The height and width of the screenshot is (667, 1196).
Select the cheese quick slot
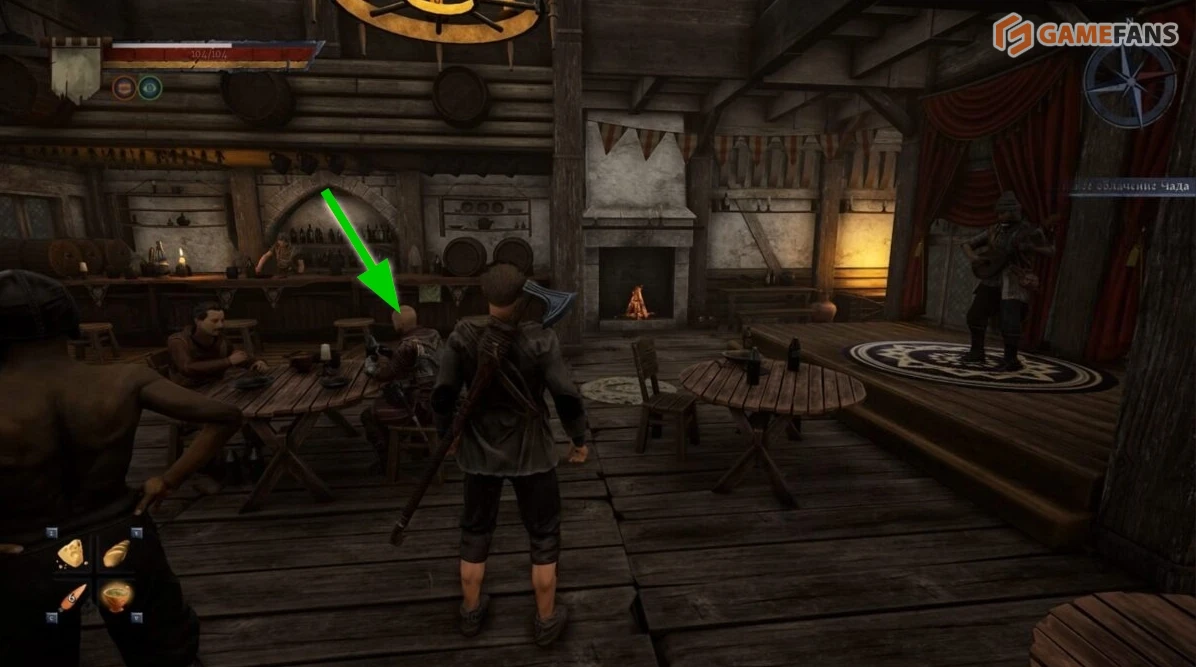pyautogui.click(x=73, y=553)
